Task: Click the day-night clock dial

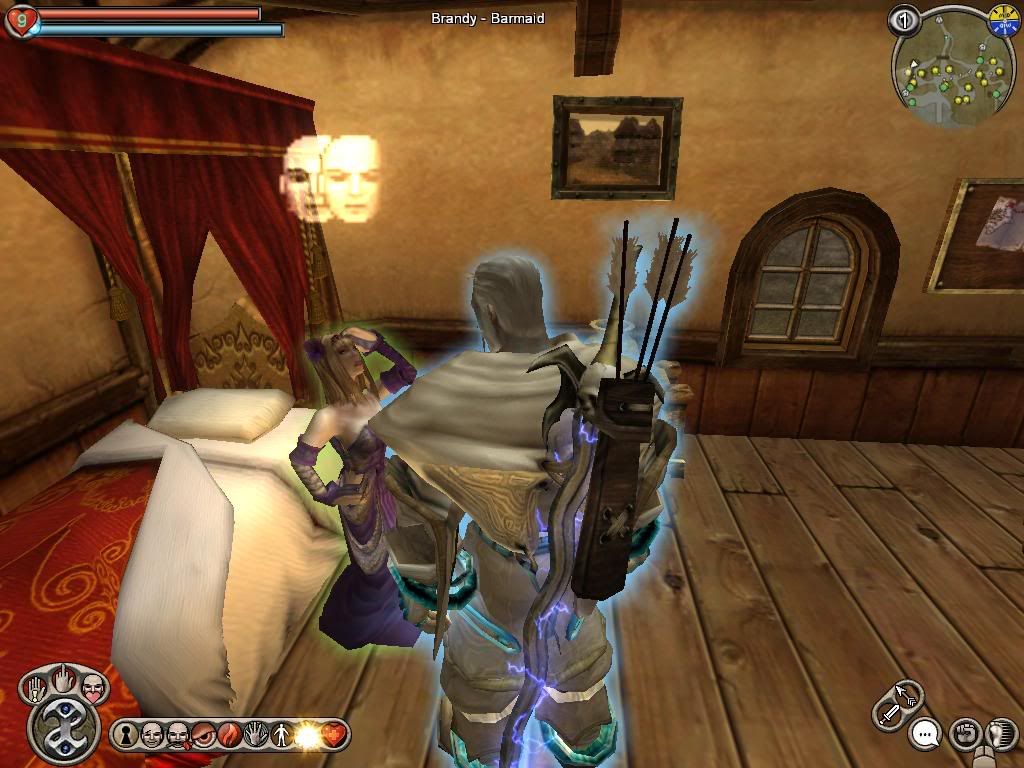Action: (x=1002, y=20)
